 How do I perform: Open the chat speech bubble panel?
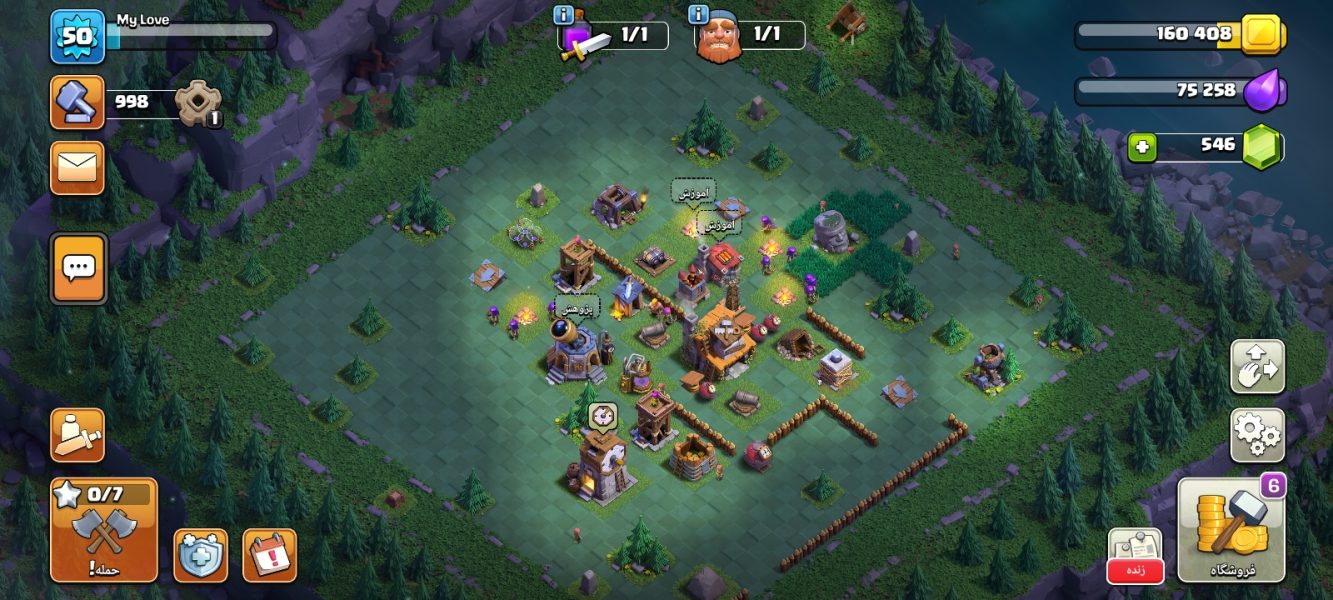[78, 267]
